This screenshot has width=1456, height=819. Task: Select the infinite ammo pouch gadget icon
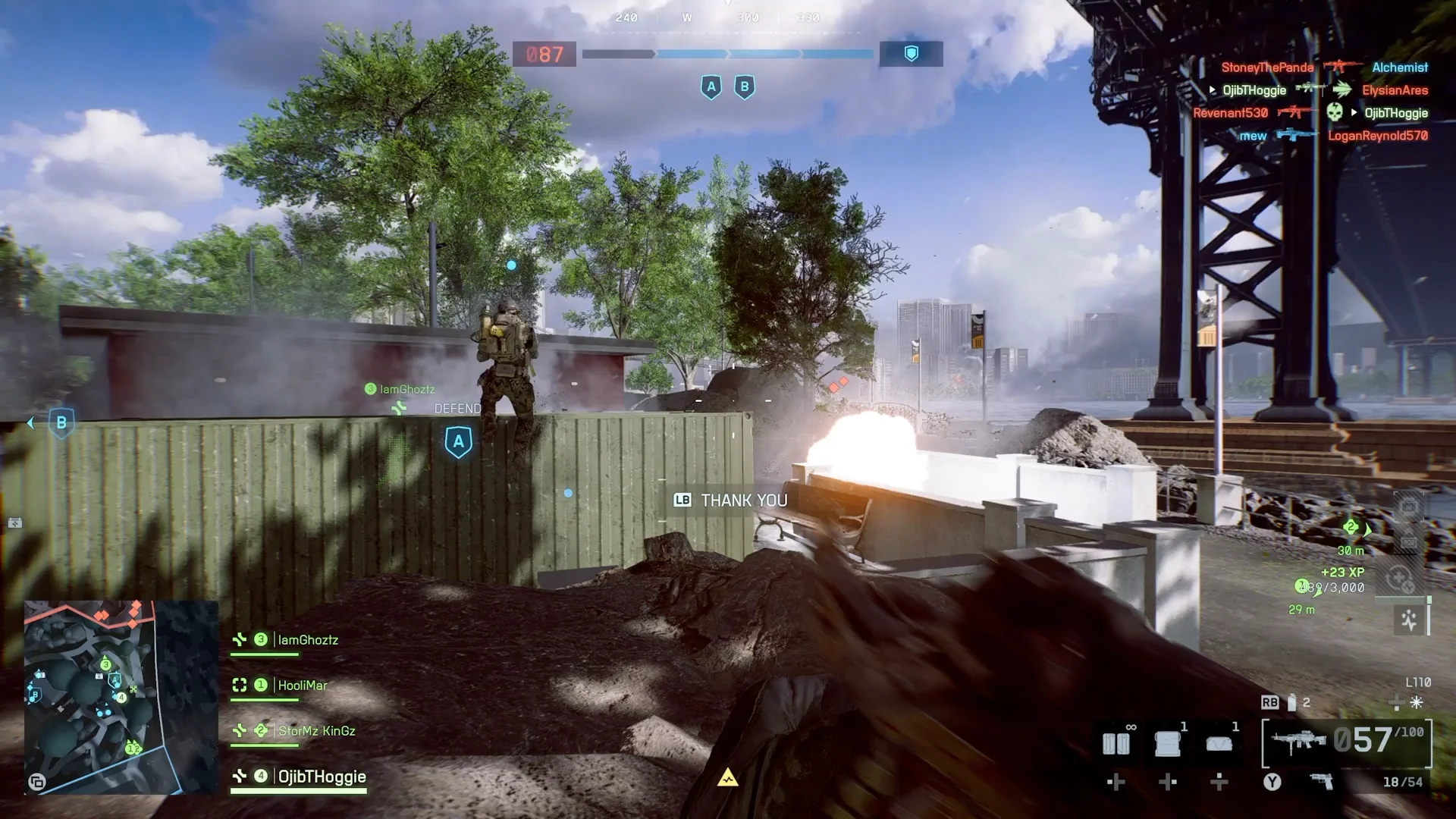1116,742
